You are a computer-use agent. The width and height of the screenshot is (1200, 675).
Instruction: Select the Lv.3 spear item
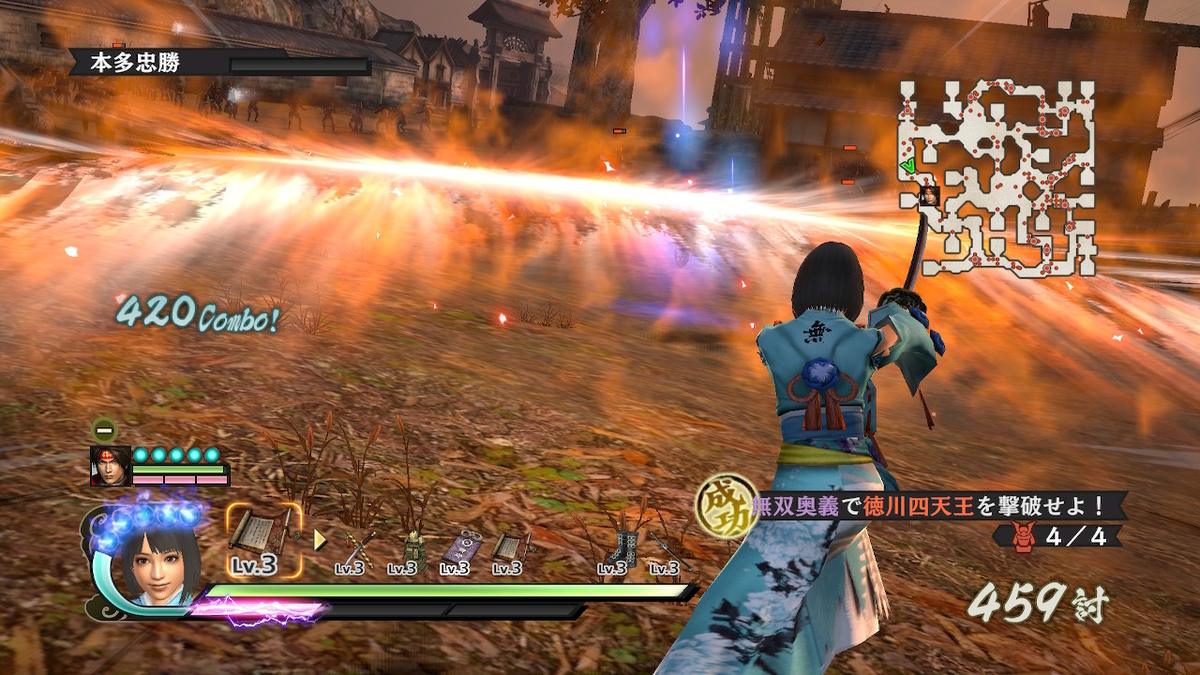click(670, 550)
